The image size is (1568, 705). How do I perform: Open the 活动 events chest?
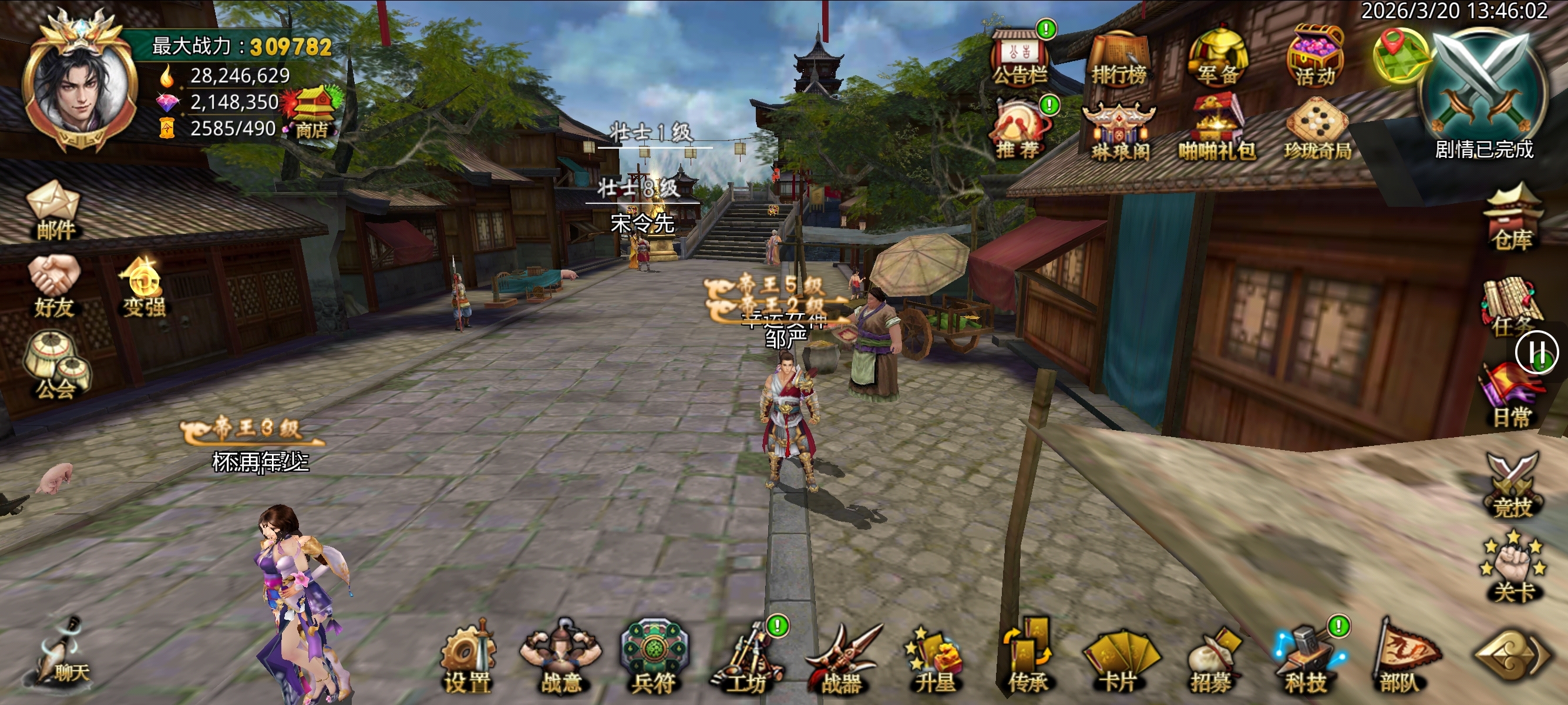[x=1315, y=56]
